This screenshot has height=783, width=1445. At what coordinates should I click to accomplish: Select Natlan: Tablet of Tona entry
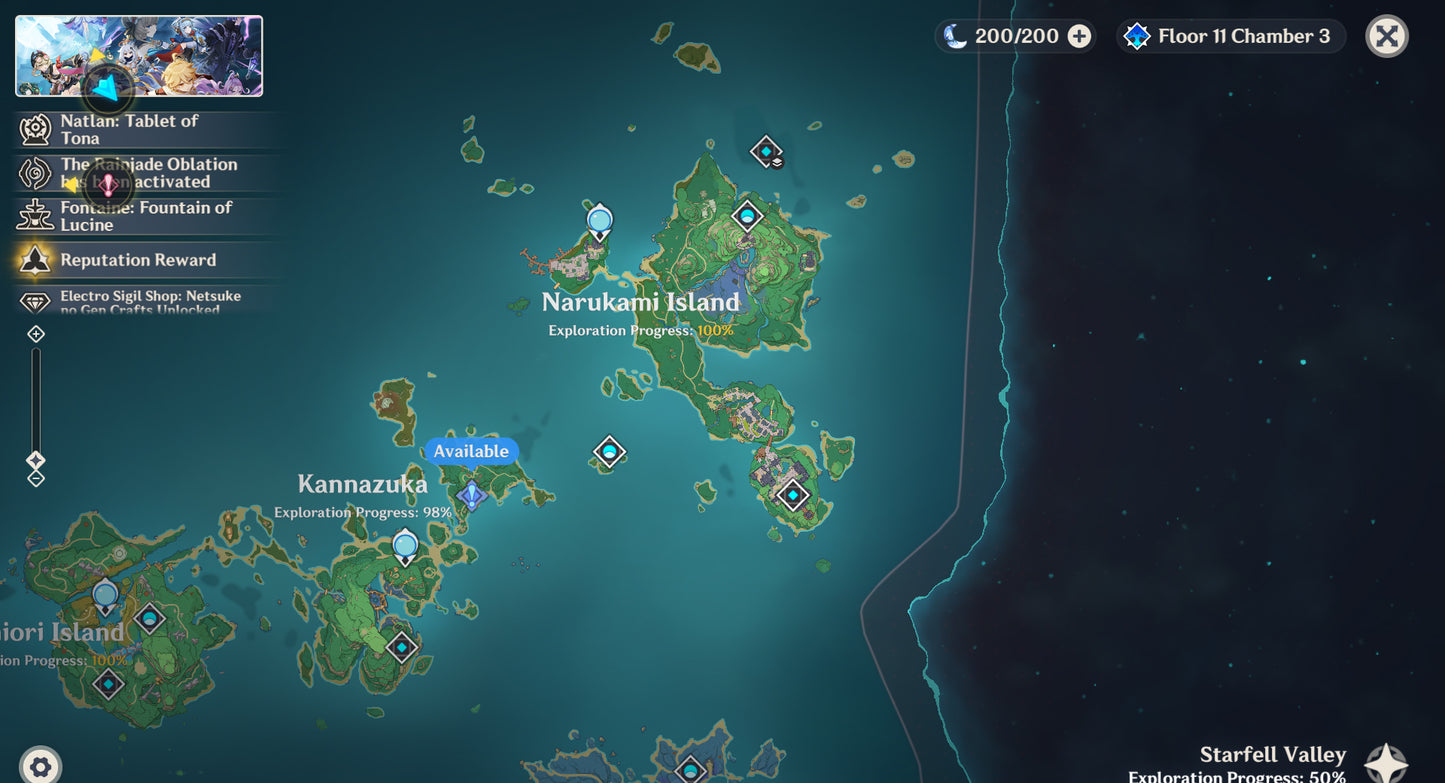click(129, 129)
